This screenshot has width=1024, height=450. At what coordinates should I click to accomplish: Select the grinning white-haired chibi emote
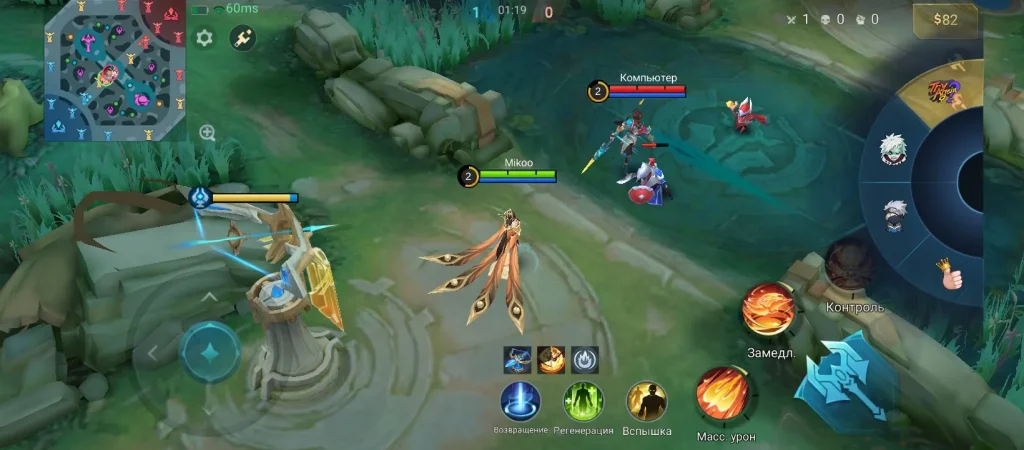894,151
